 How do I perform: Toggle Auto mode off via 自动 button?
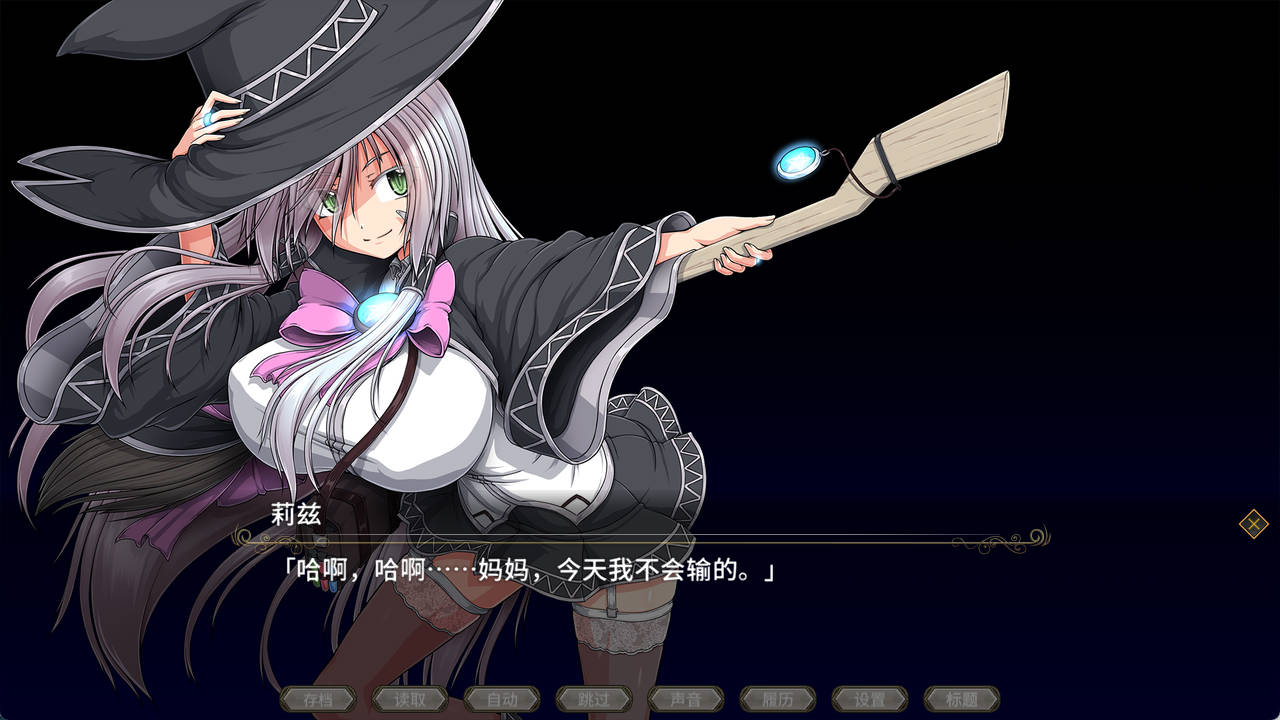[503, 700]
